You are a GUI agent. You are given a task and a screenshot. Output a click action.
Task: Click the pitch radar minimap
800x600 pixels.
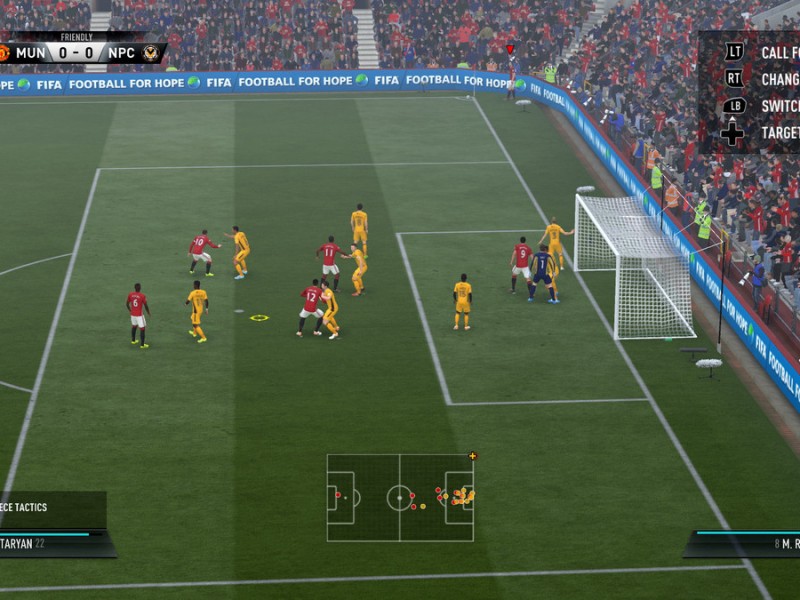400,497
